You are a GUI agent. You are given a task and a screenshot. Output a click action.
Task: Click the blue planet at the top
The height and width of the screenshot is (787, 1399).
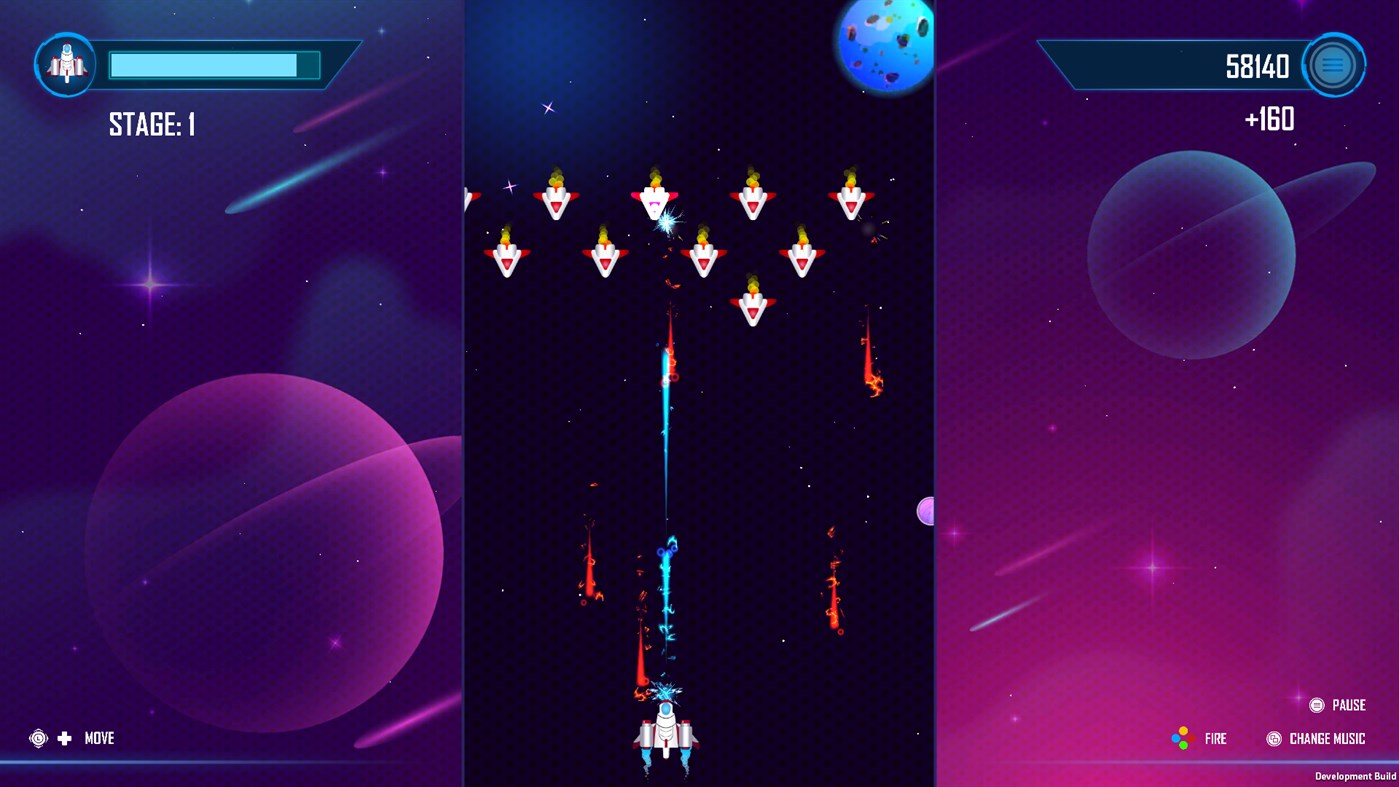click(x=884, y=44)
